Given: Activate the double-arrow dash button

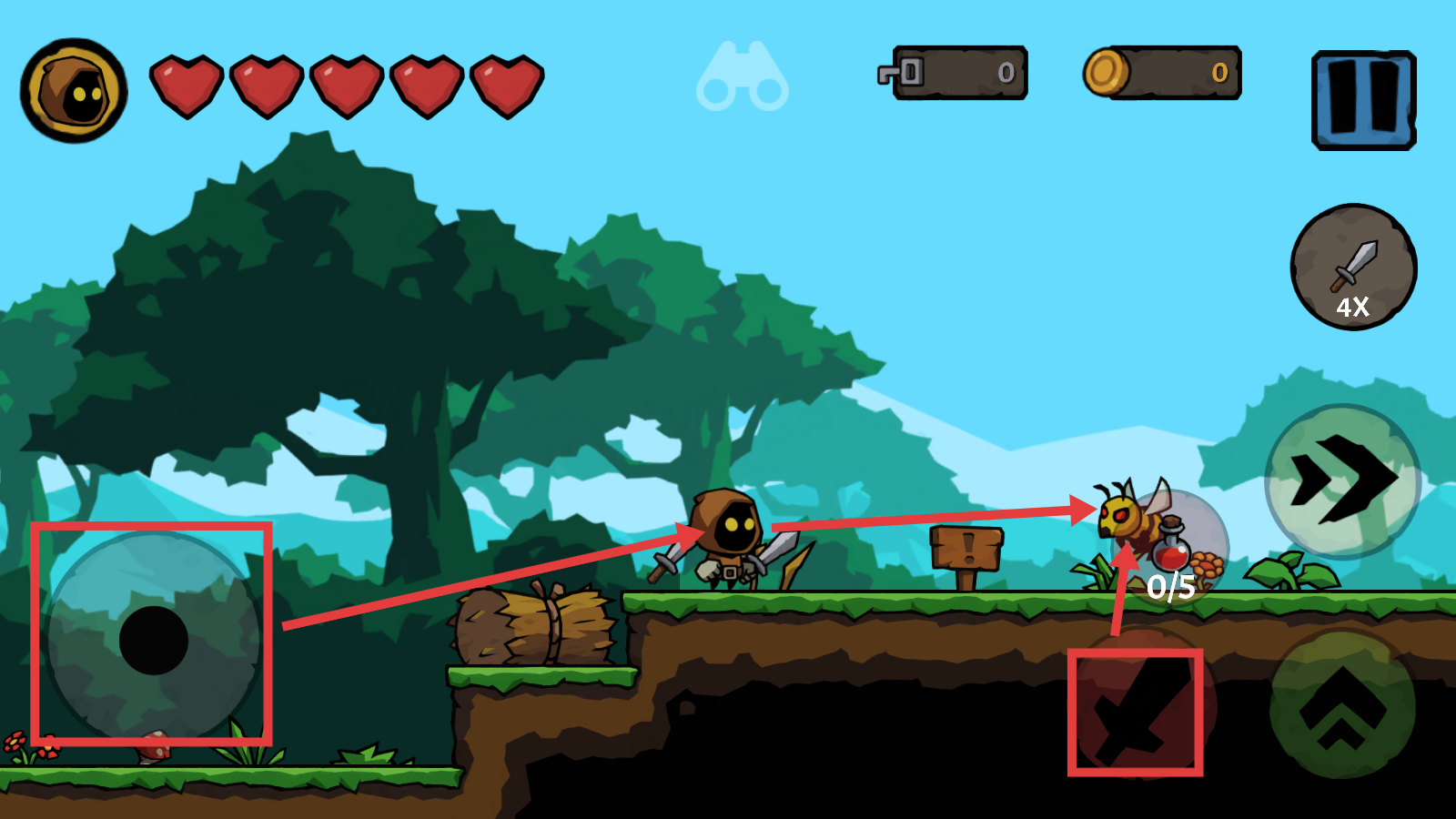Looking at the screenshot, I should point(1342,480).
